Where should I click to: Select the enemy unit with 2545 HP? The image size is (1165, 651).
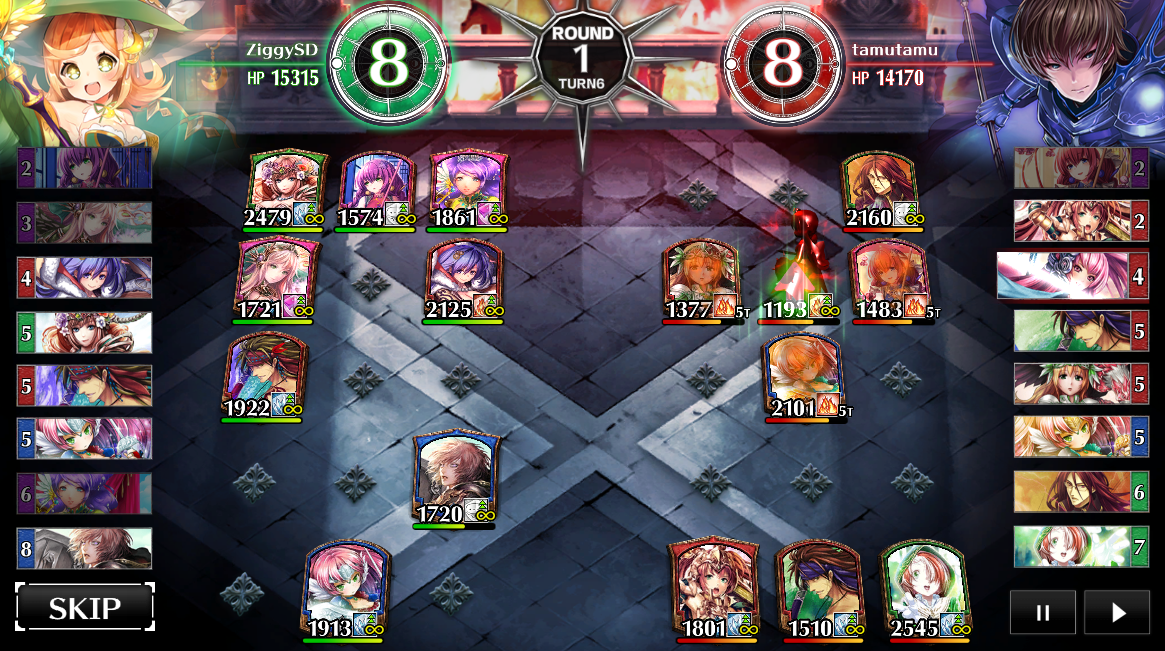(924, 587)
